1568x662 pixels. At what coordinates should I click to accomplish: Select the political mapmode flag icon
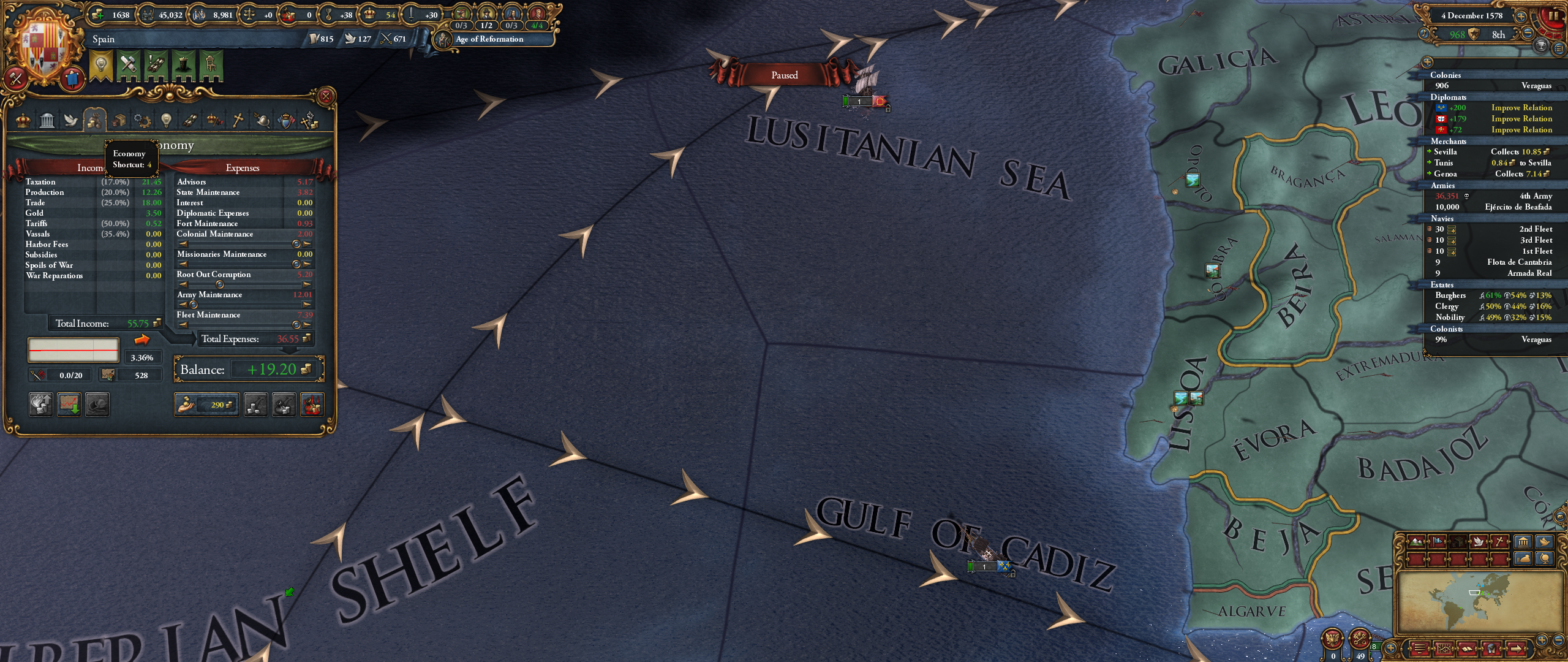click(x=1437, y=542)
